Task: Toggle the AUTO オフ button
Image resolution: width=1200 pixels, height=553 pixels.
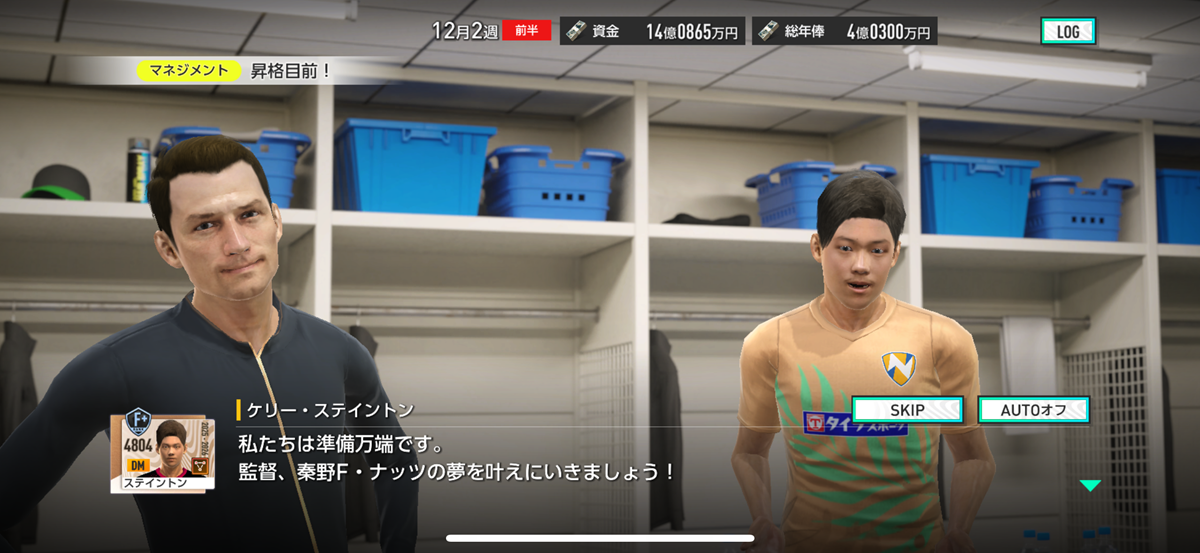Action: coord(1033,410)
